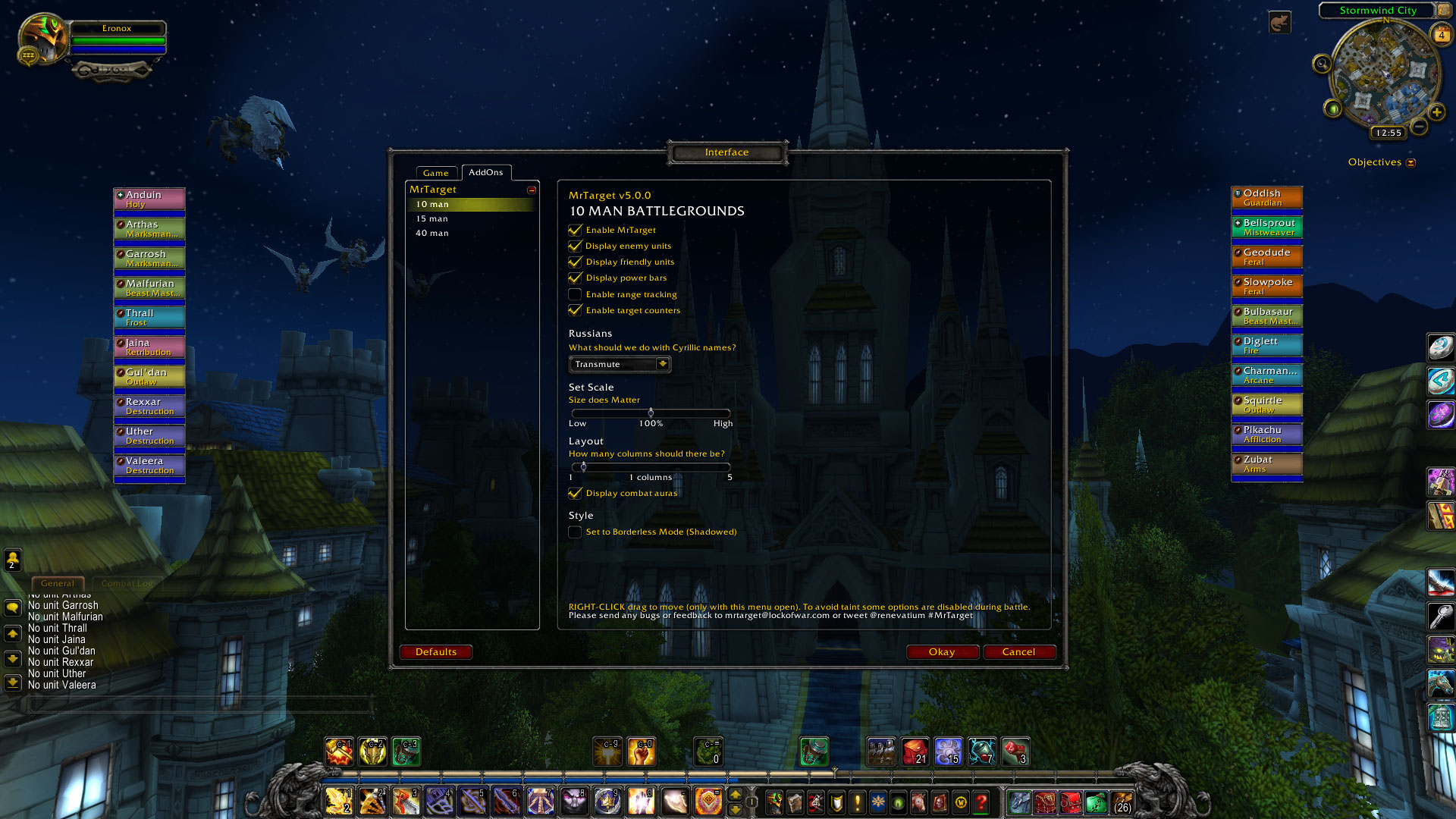Select the 40 man battleground entry

(x=432, y=234)
